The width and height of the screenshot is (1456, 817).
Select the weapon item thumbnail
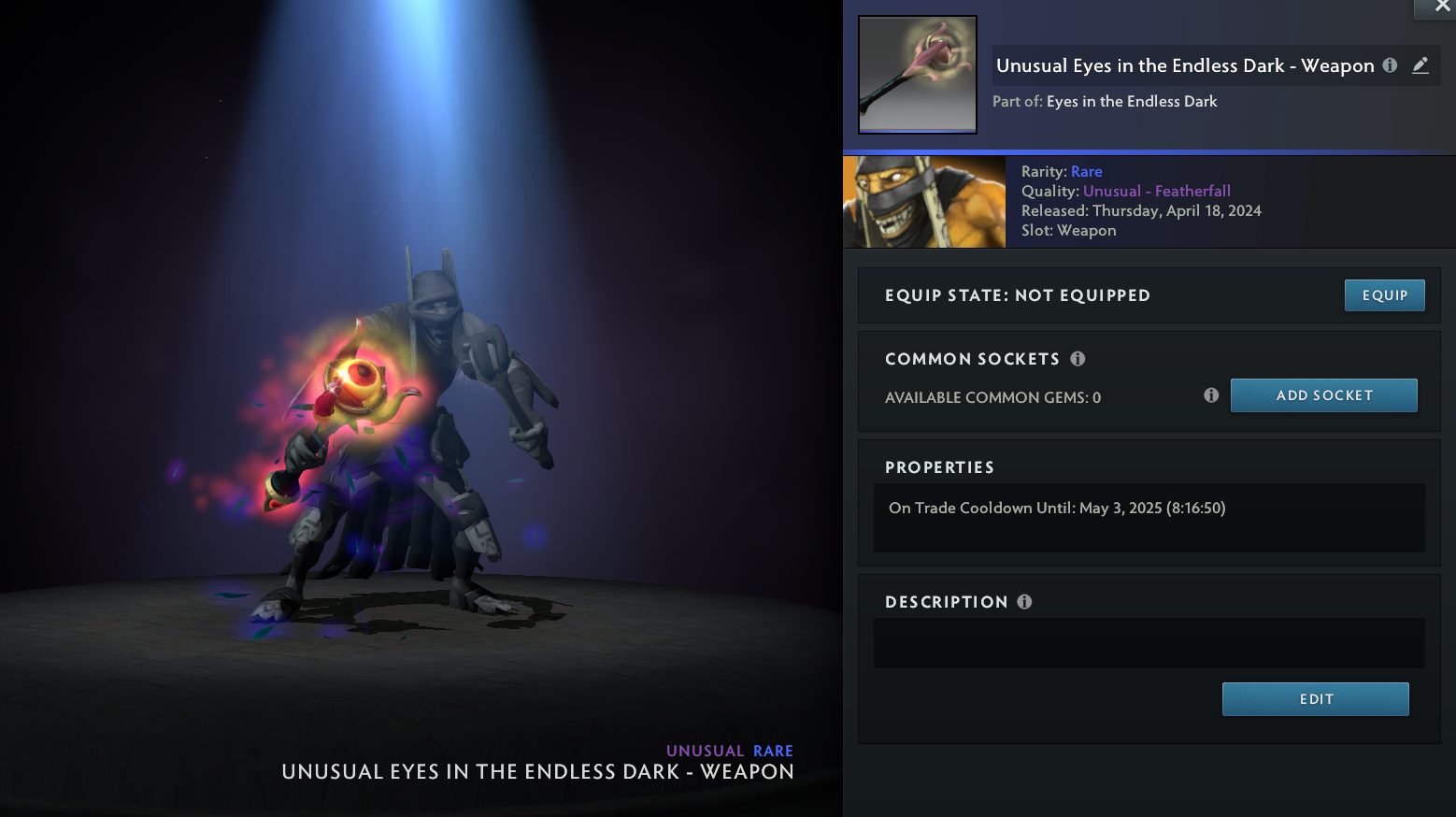click(918, 75)
